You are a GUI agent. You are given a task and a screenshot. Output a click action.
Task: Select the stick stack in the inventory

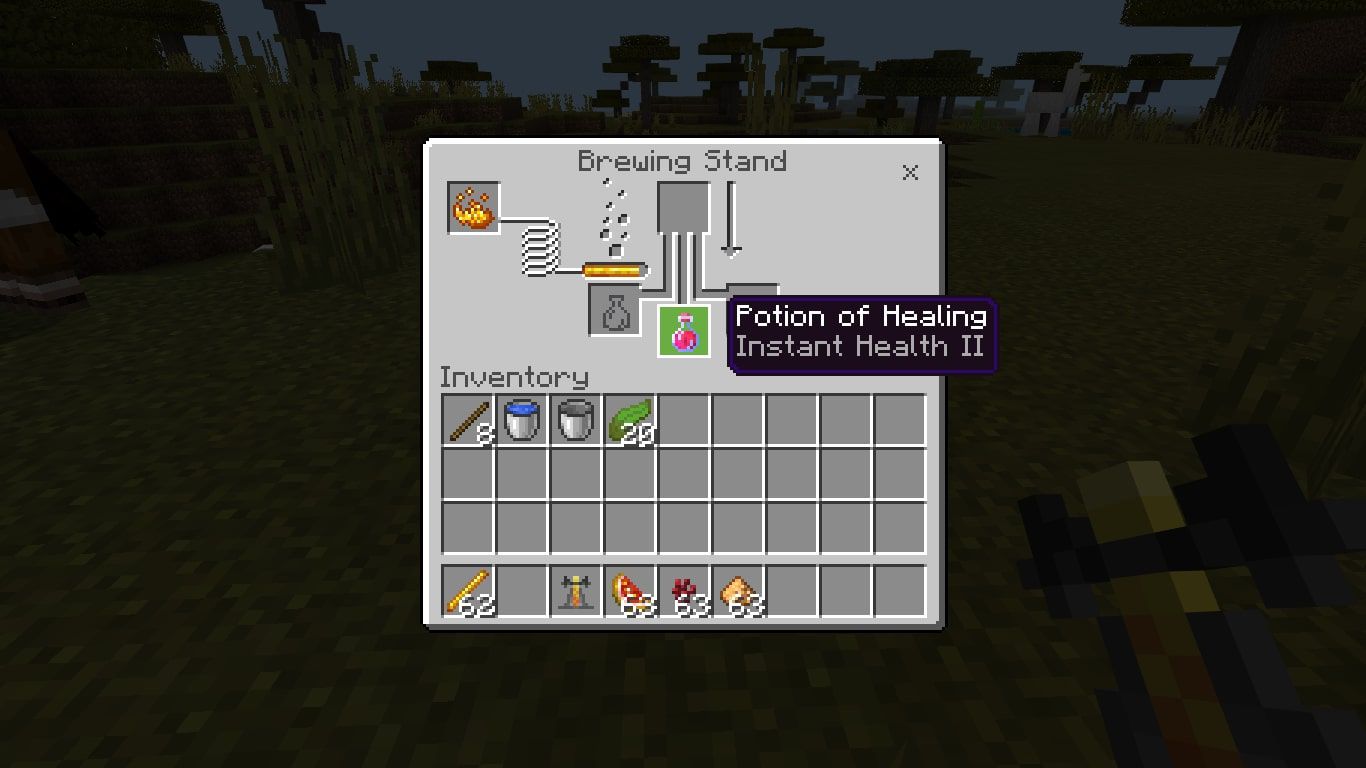466,420
